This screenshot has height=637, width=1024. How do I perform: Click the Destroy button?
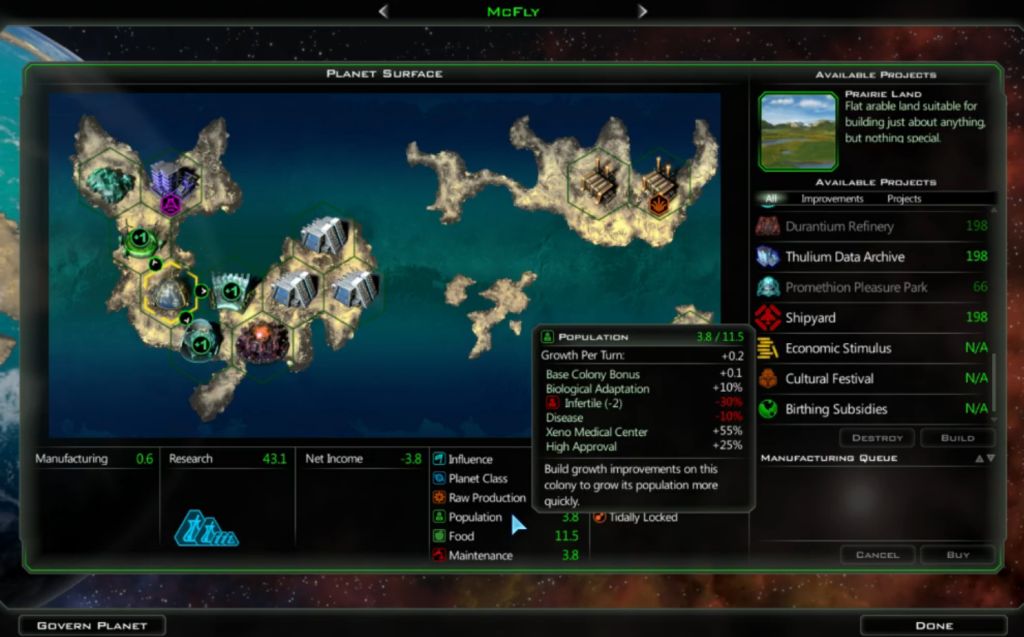click(877, 438)
